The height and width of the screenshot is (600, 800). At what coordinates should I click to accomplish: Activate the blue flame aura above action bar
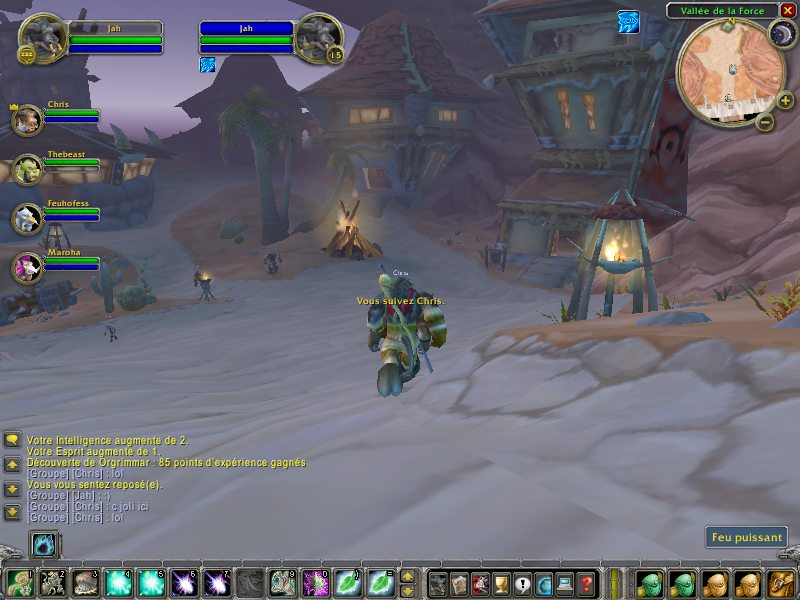point(44,545)
